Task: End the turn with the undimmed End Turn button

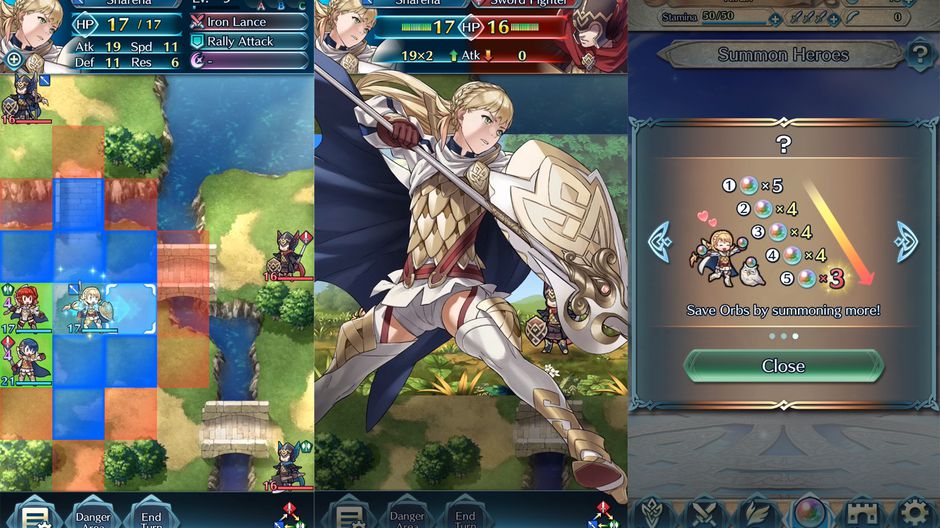Action: pos(148,514)
